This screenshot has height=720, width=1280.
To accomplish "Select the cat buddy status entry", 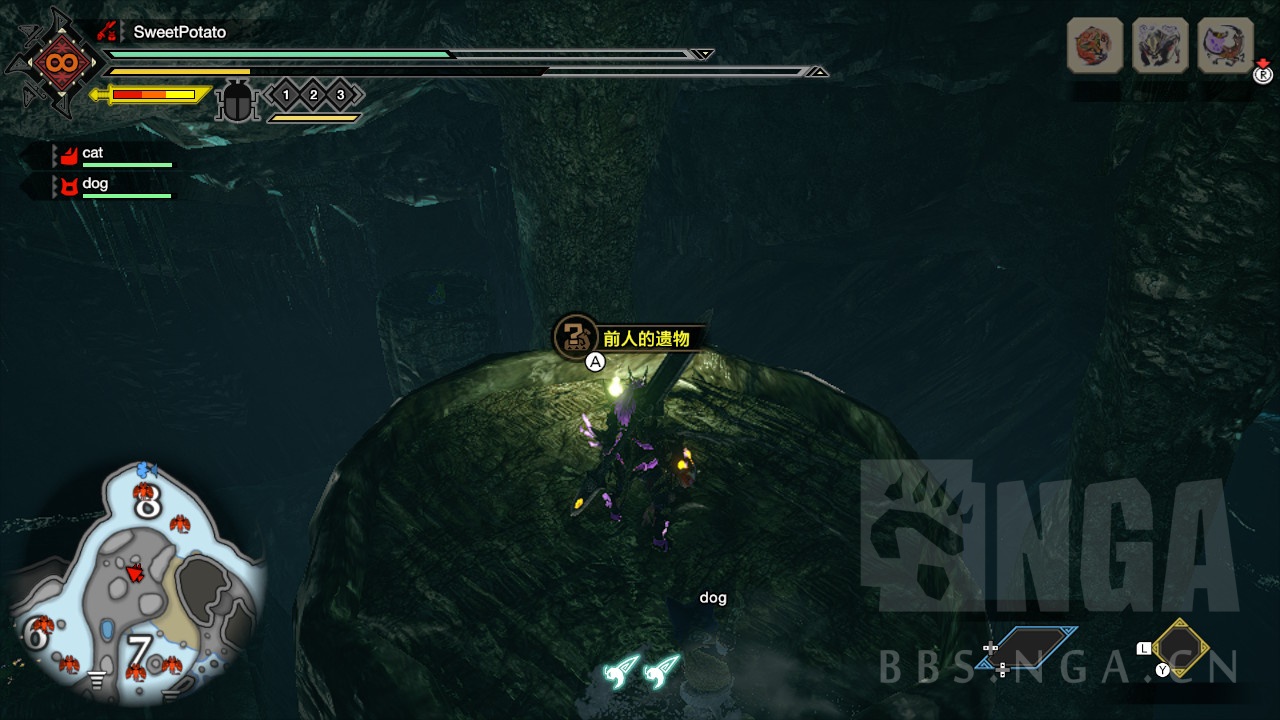I will point(92,153).
